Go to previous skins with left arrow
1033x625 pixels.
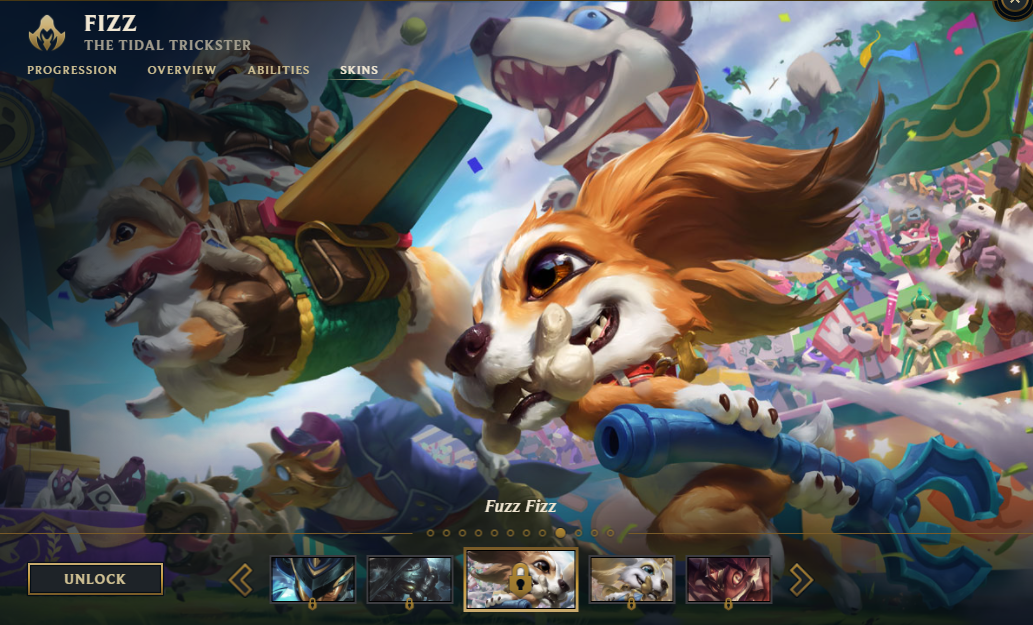click(x=240, y=579)
